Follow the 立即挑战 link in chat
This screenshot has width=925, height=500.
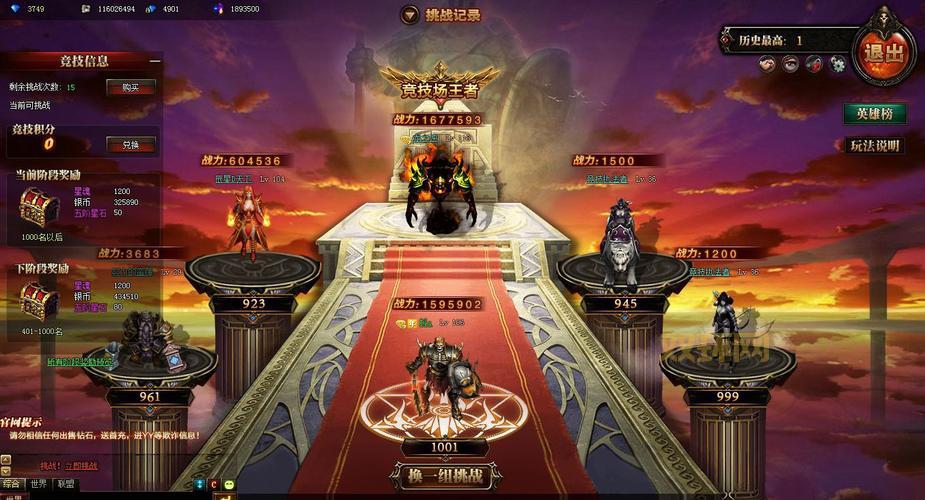click(x=81, y=466)
